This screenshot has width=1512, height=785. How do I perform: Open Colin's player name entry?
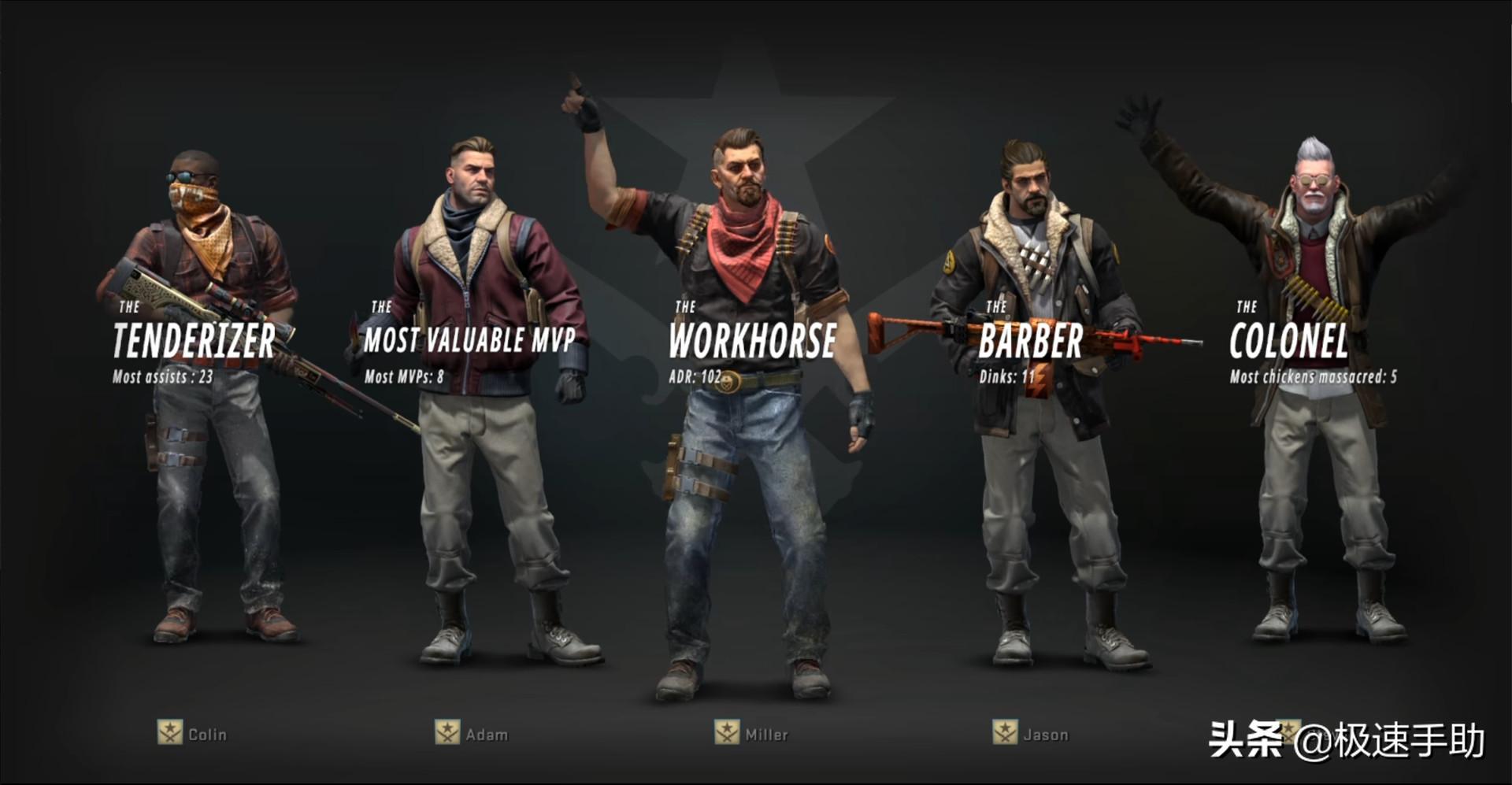(x=206, y=734)
